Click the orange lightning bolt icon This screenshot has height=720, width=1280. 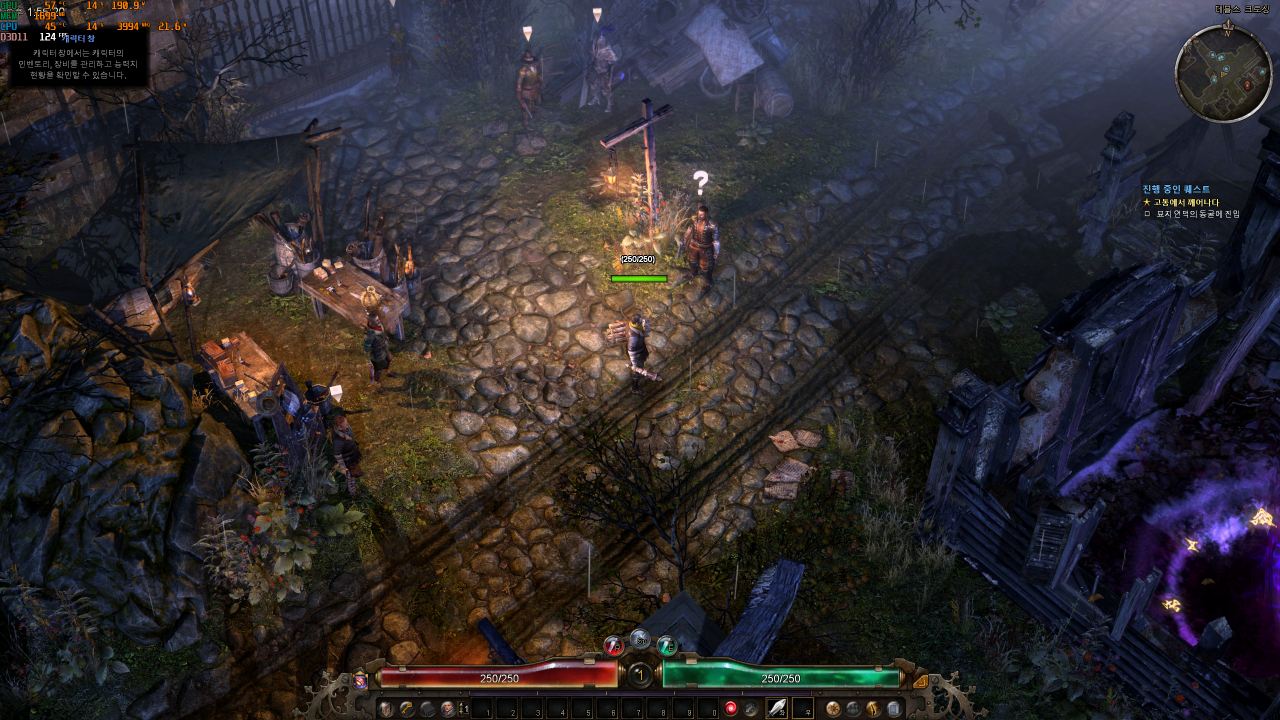click(x=874, y=709)
